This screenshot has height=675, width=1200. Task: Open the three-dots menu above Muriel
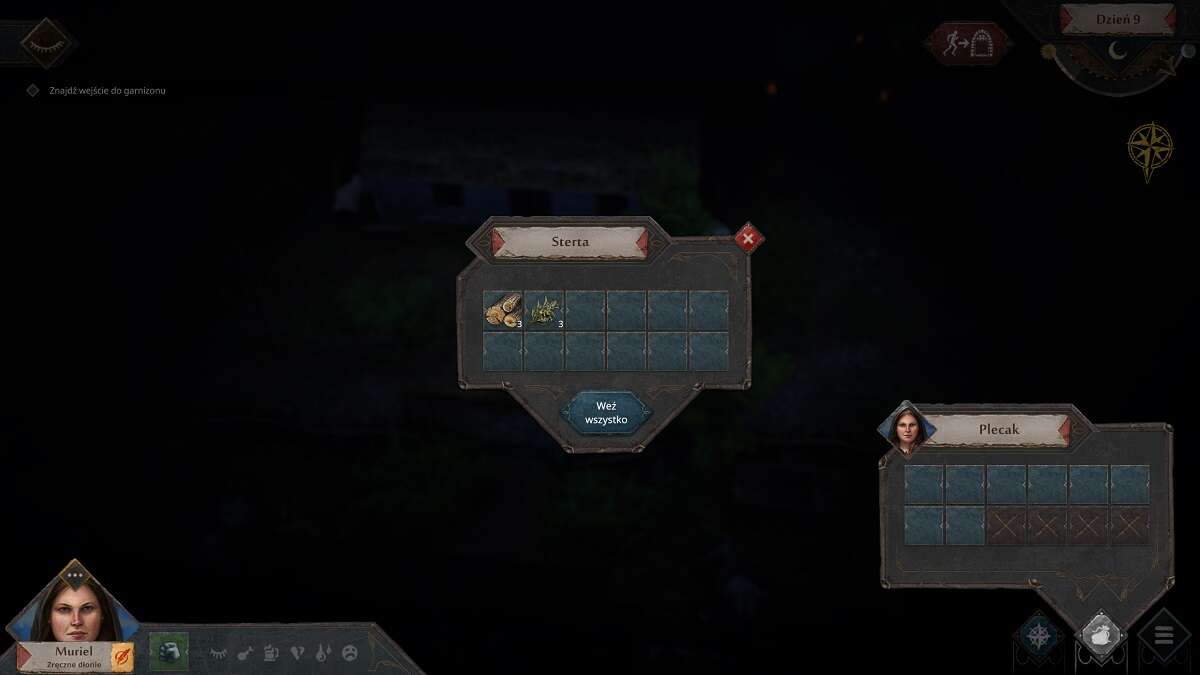(75, 576)
